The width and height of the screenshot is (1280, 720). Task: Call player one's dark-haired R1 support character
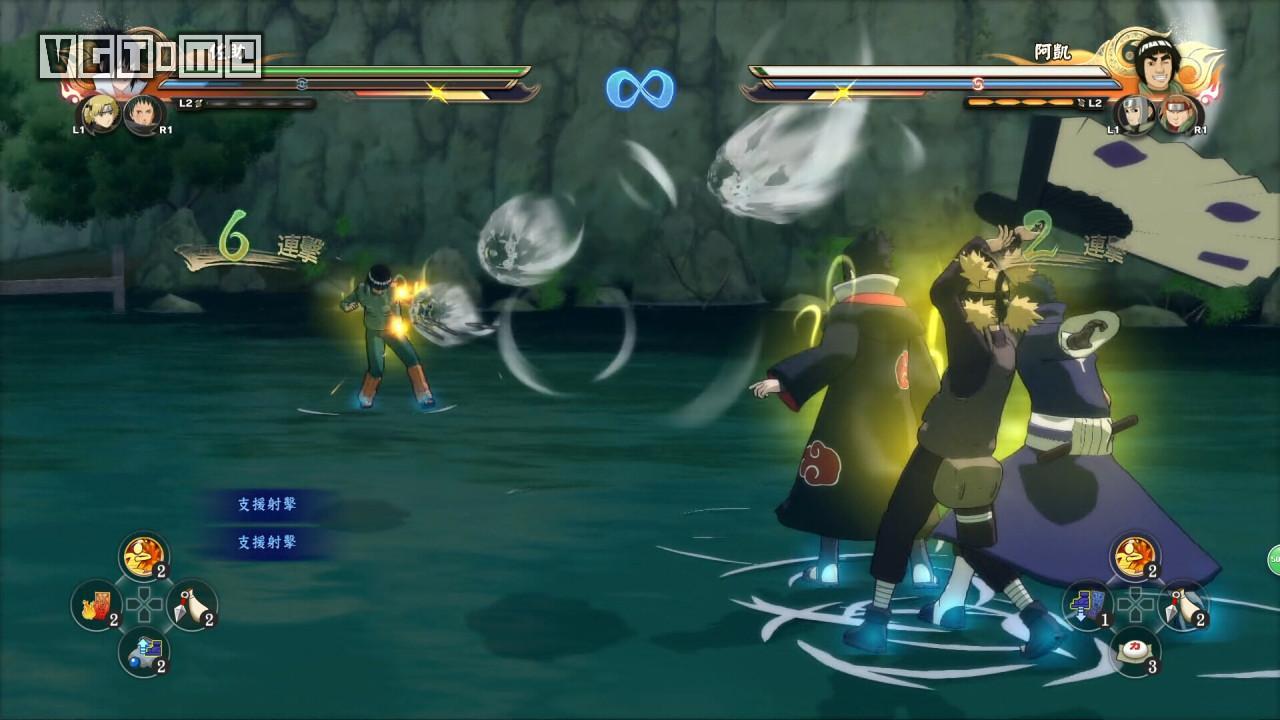(x=143, y=114)
